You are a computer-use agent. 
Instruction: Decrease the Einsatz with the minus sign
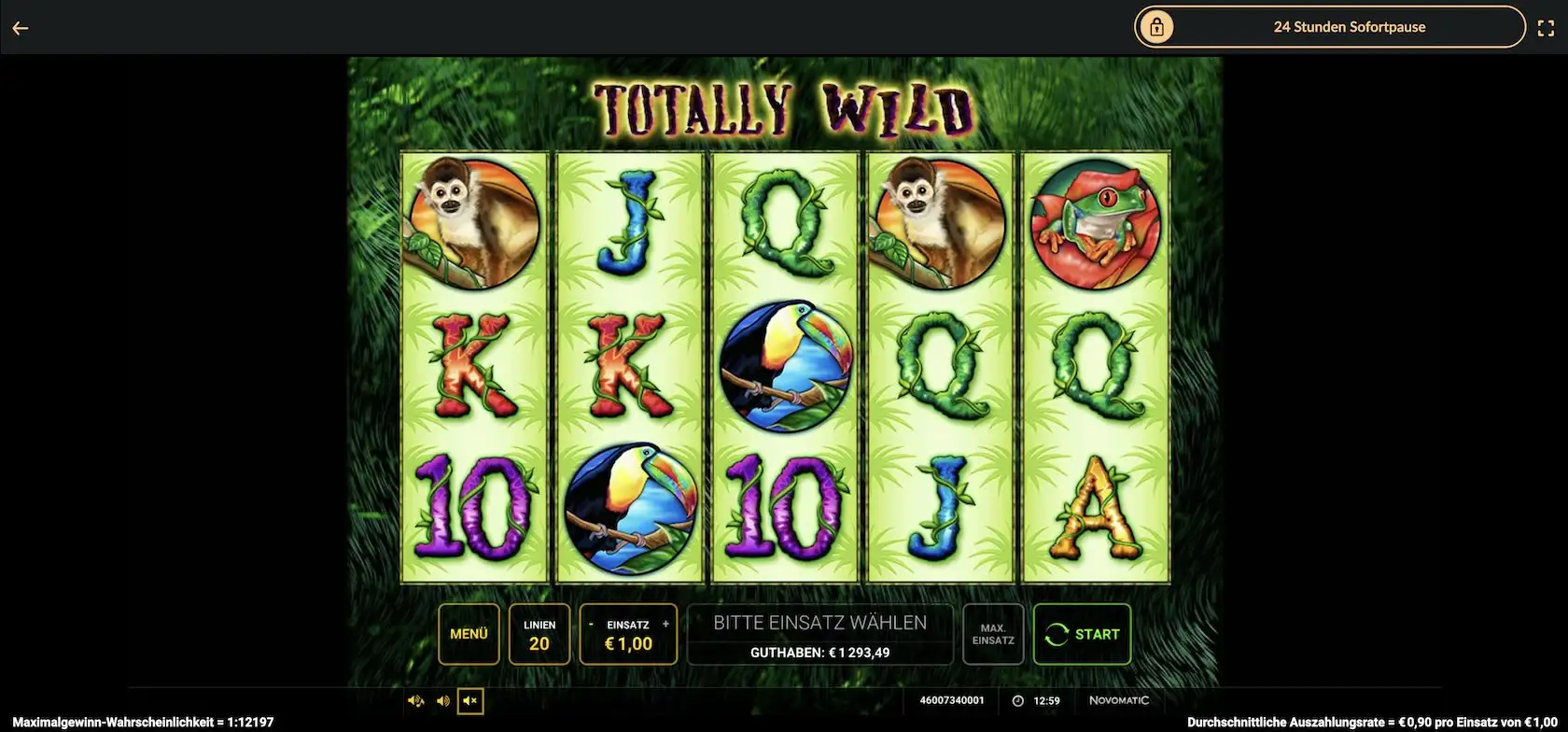tap(591, 624)
